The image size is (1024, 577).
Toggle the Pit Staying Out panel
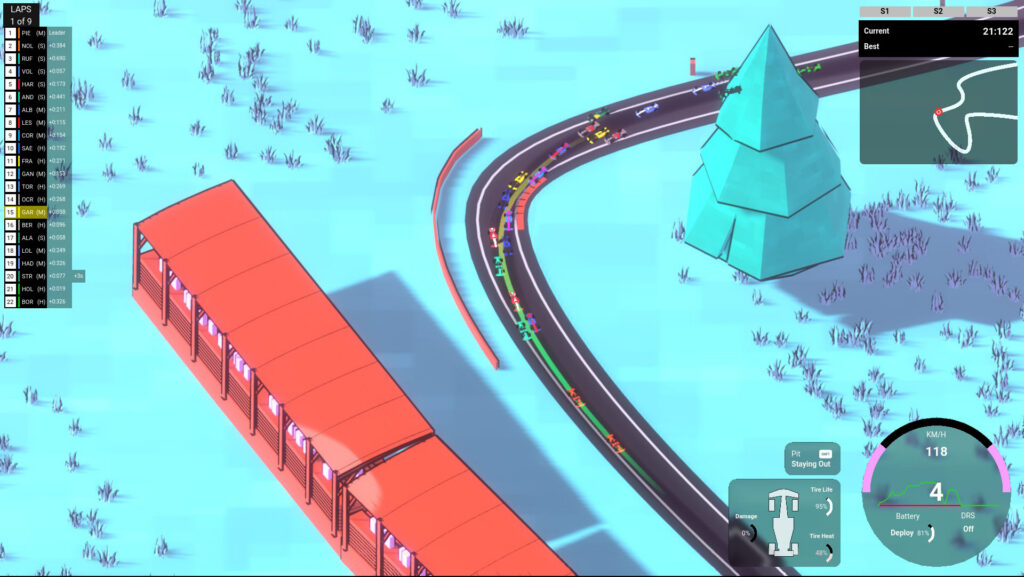811,458
